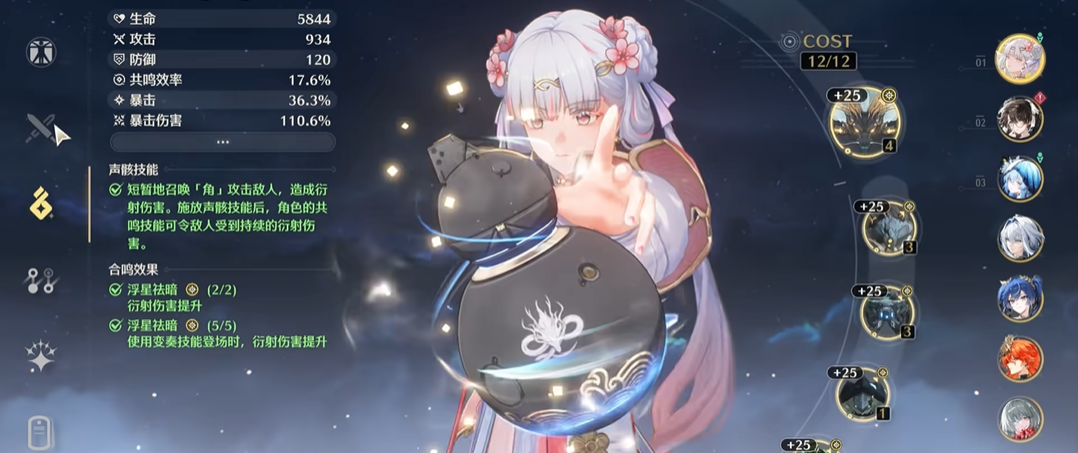Select the cost 4 main echo slot
Image resolution: width=1078 pixels, height=453 pixels.
pyautogui.click(x=865, y=123)
